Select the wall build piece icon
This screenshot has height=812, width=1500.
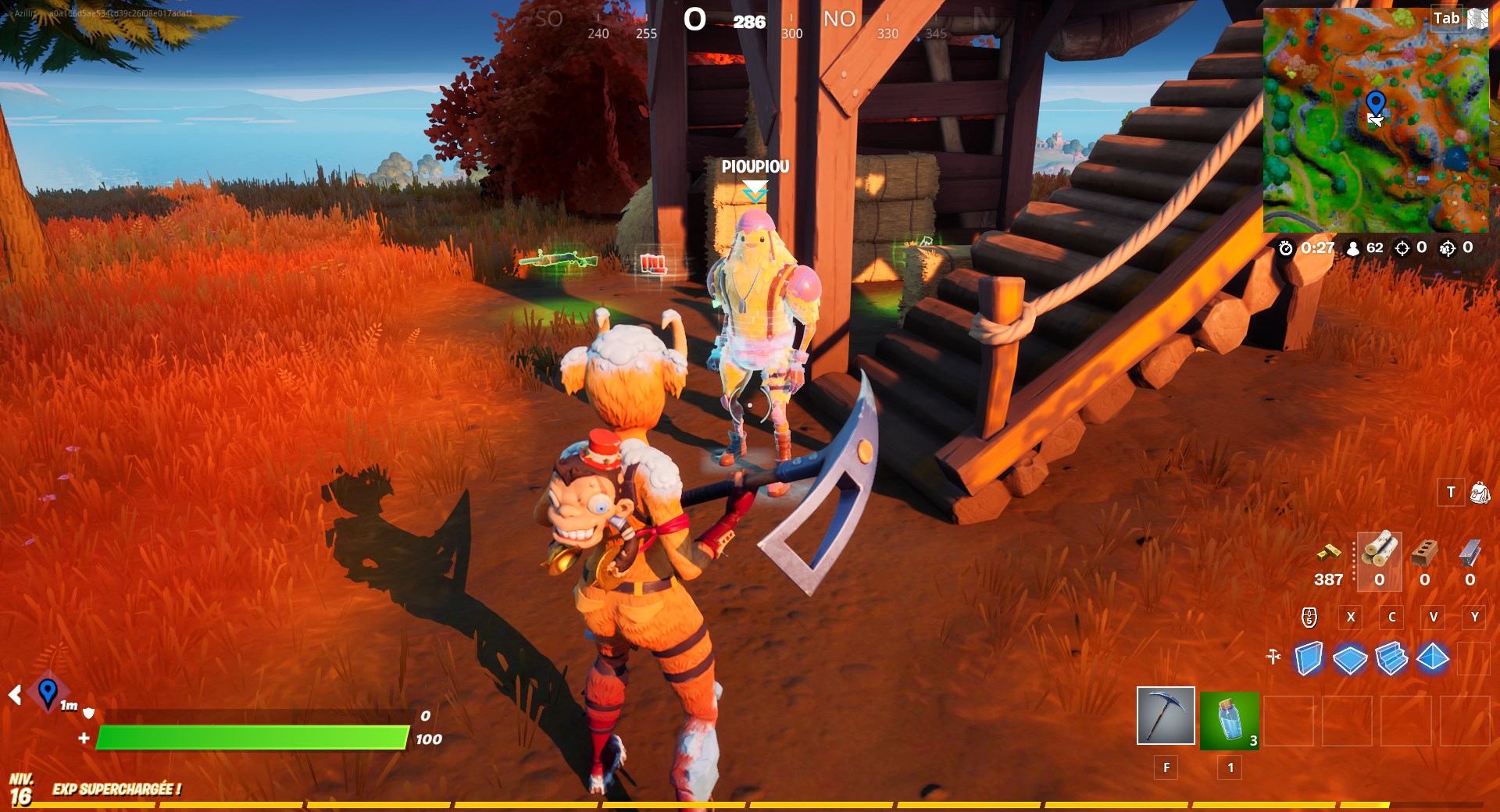tap(1308, 658)
